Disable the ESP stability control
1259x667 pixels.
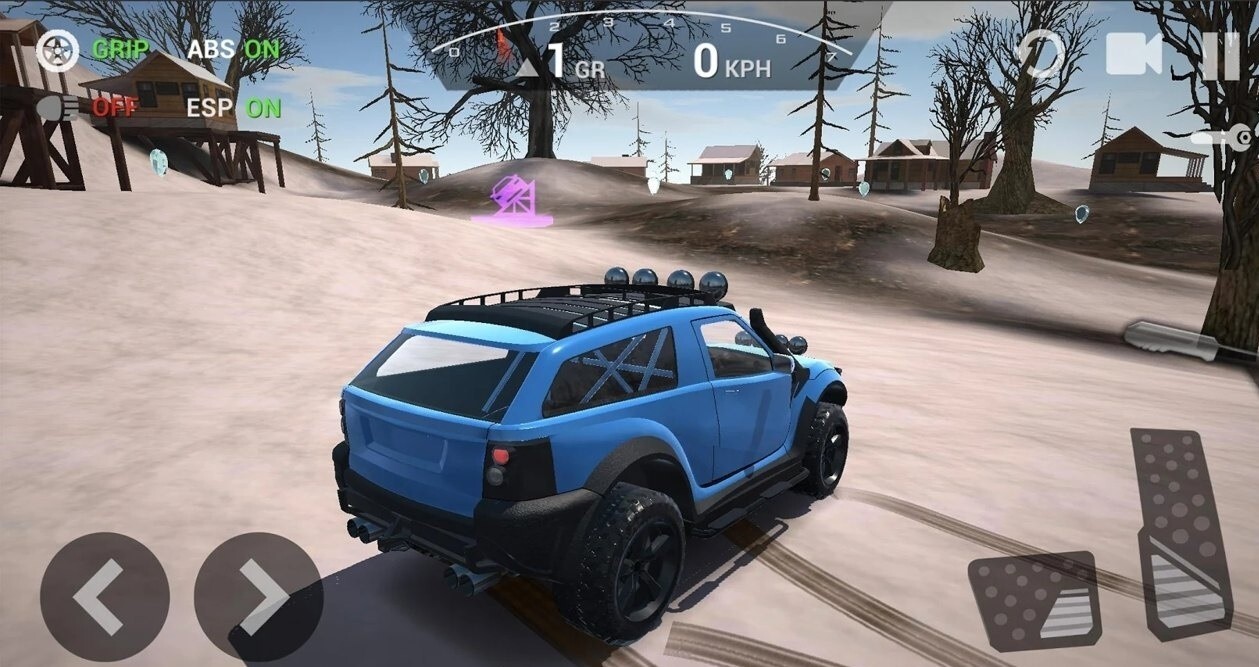234,107
